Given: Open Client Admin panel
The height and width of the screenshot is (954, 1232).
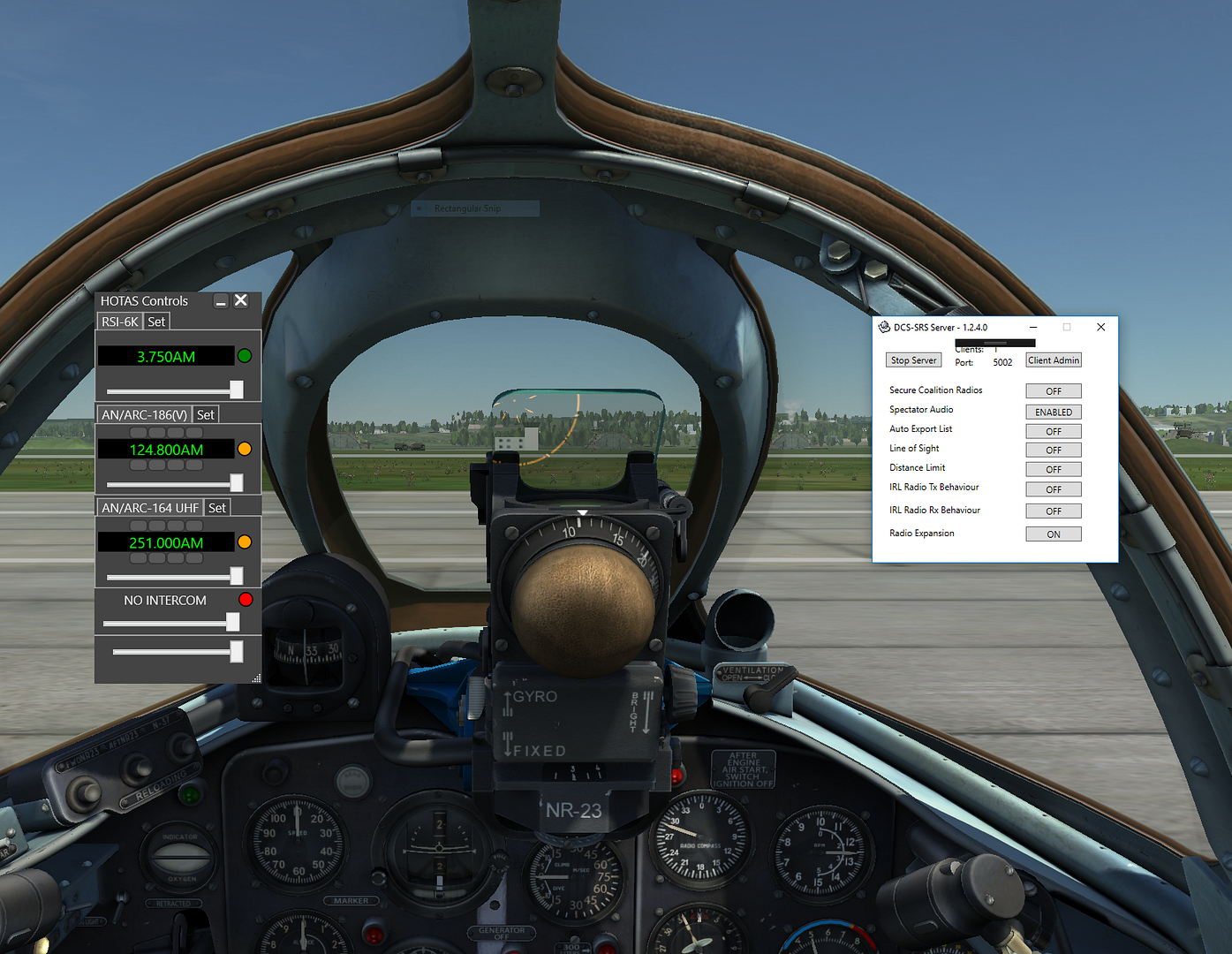Looking at the screenshot, I should click(x=1053, y=360).
